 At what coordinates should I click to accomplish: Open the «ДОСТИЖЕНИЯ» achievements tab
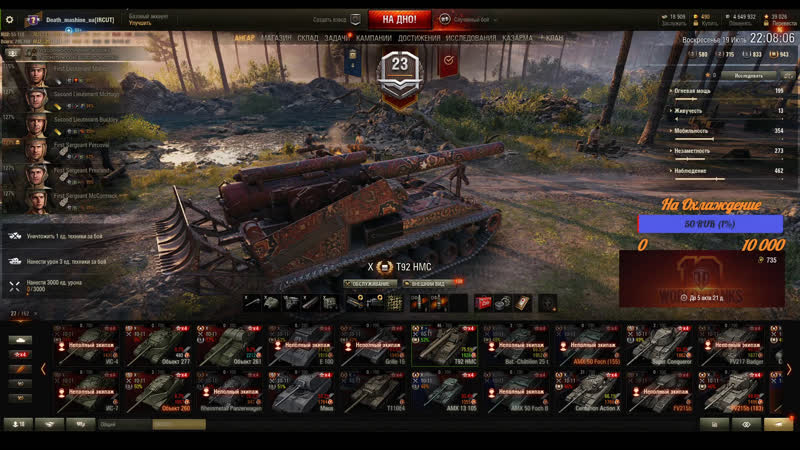point(419,38)
